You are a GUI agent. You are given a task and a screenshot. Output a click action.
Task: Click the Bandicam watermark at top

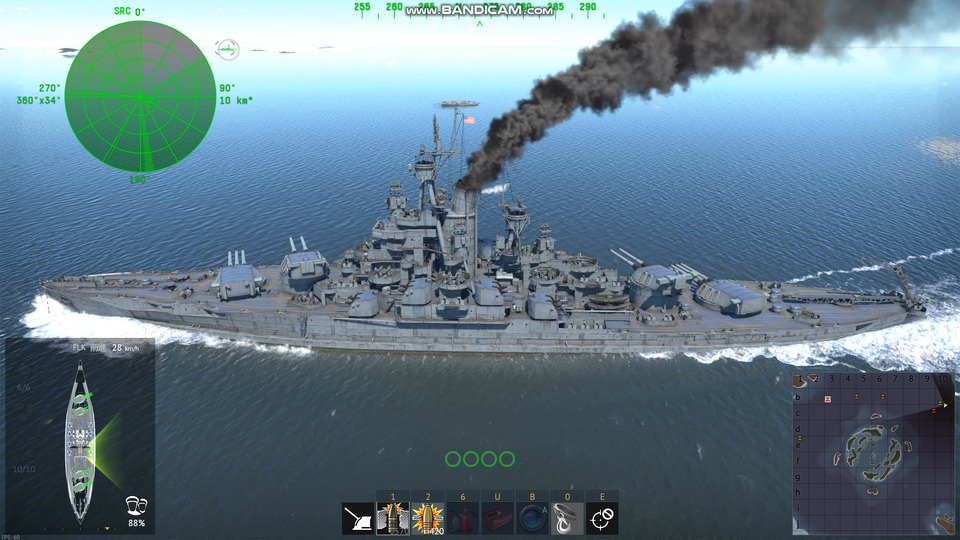[480, 10]
